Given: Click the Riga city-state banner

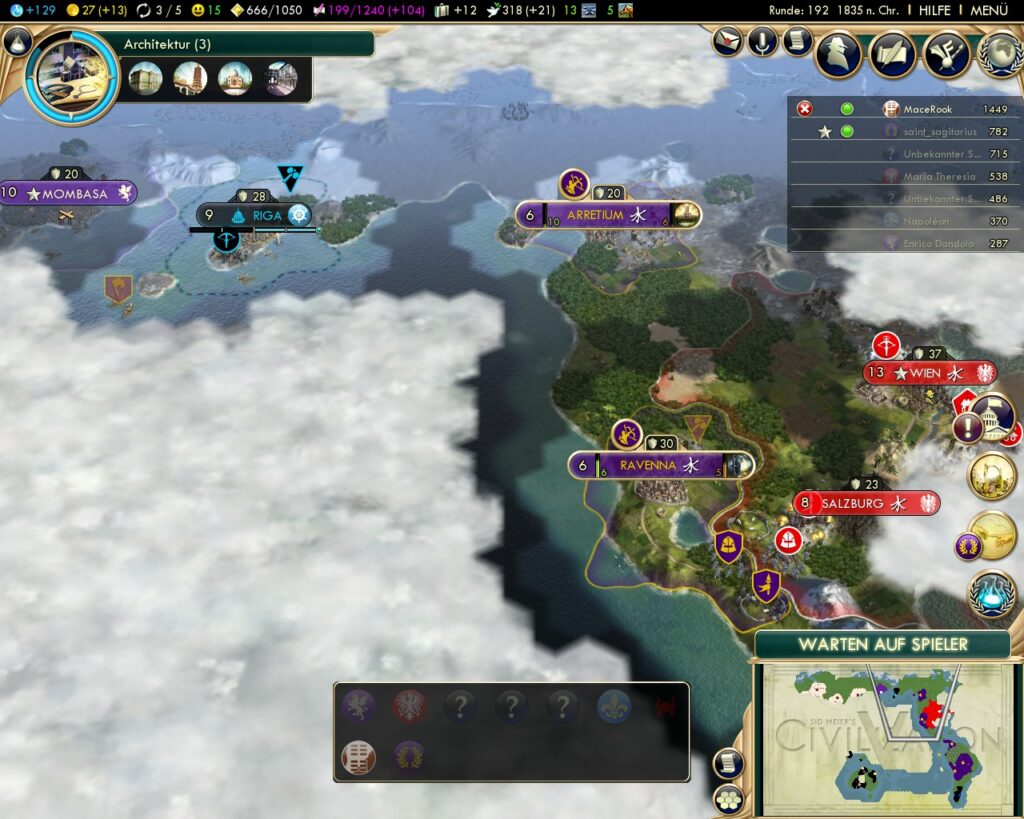Looking at the screenshot, I should tap(258, 215).
